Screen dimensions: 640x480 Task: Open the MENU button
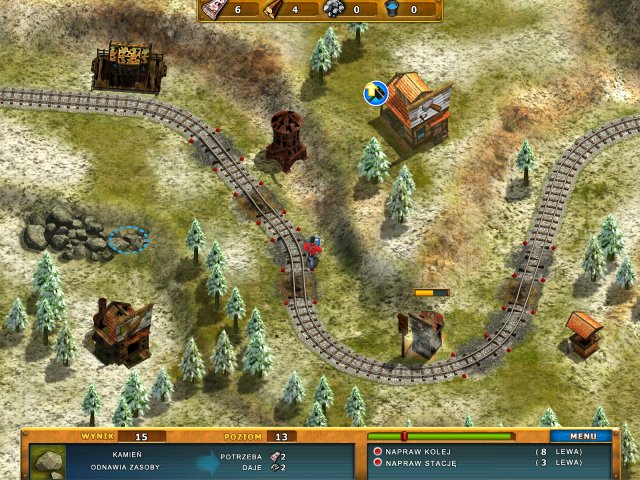coord(582,436)
